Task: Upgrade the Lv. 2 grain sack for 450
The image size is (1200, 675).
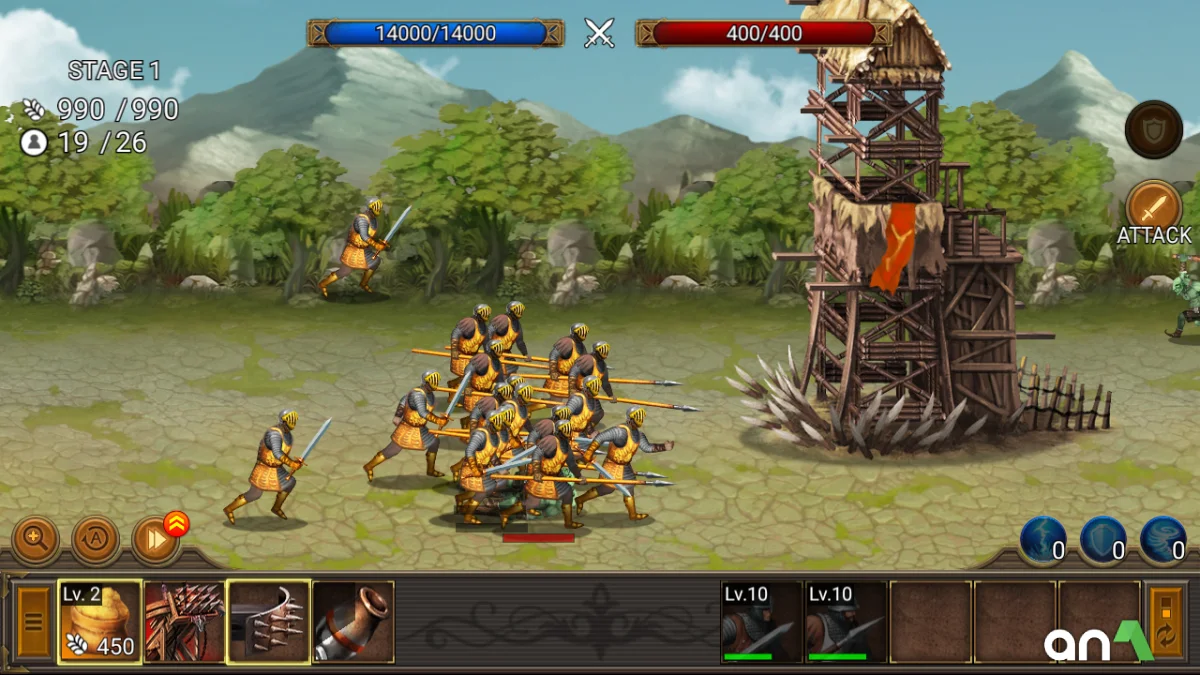Action: tap(99, 622)
